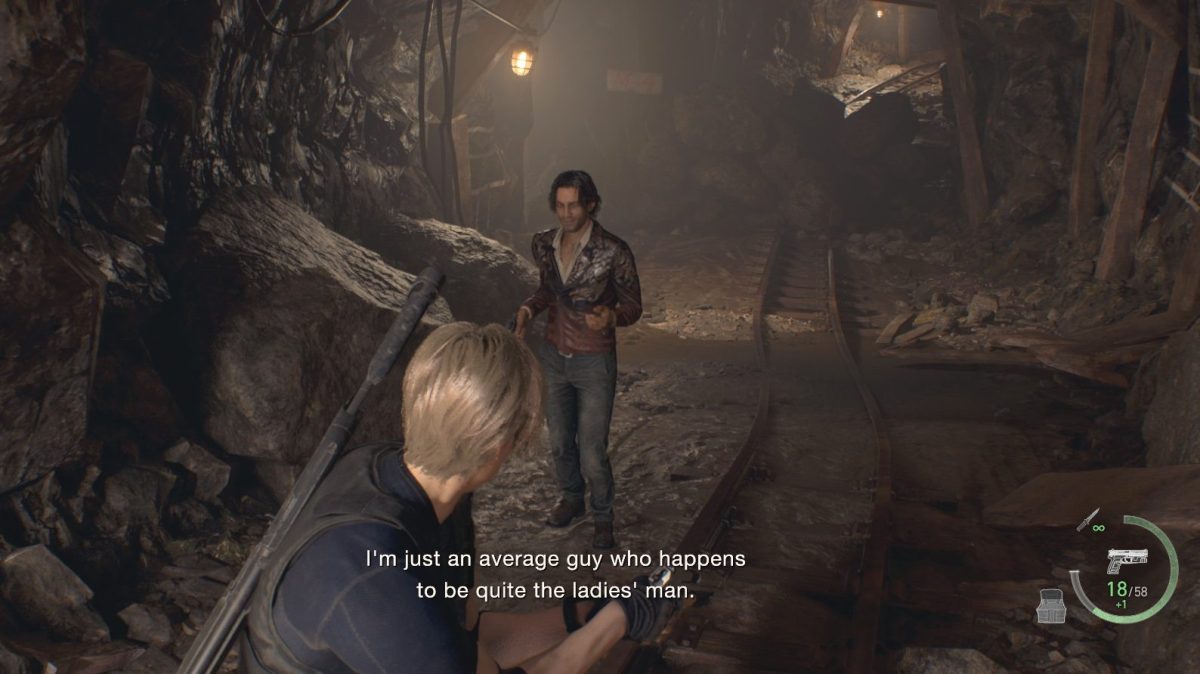Screen dimensions: 1200x674
Task: Click the body armor vest icon
Action: coord(1049,604)
